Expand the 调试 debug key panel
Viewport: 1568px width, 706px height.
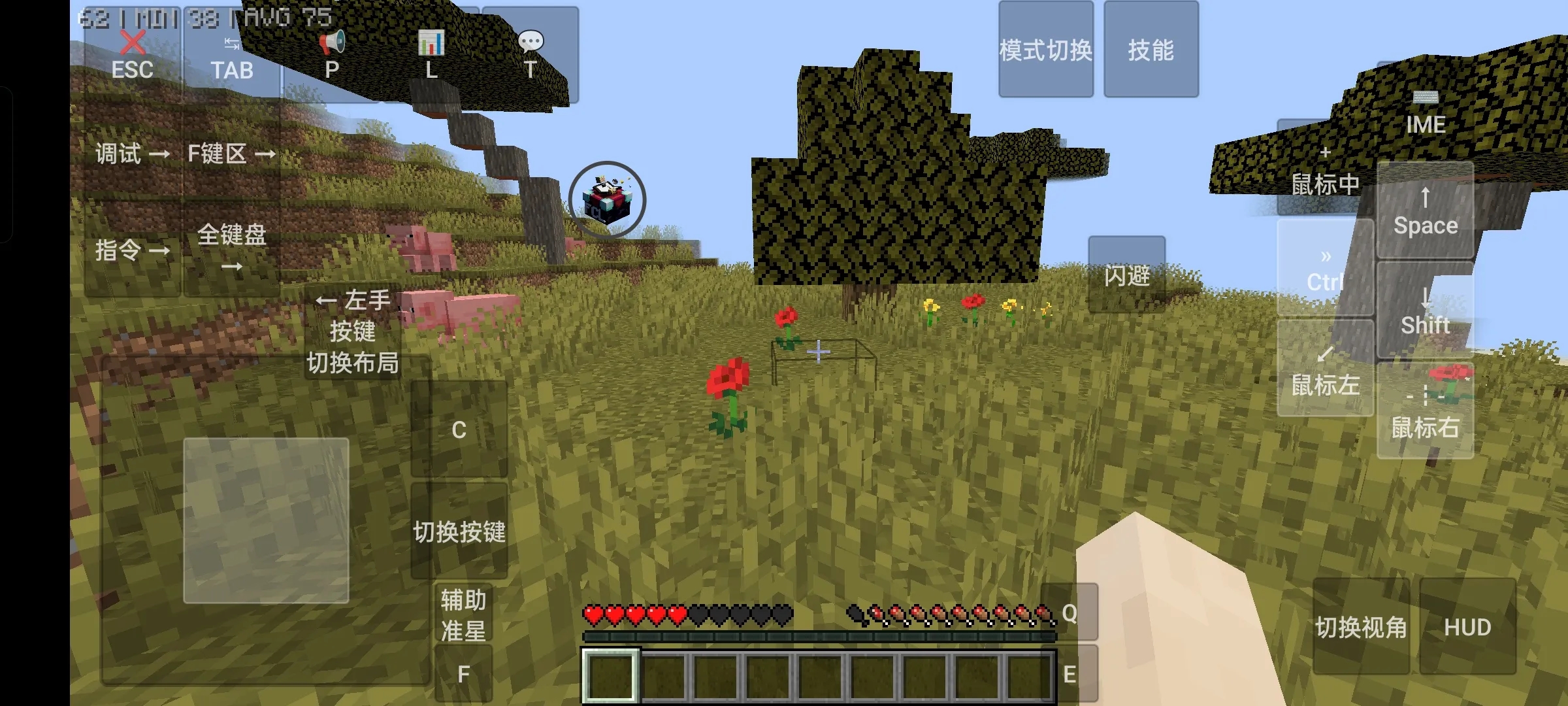(x=133, y=154)
